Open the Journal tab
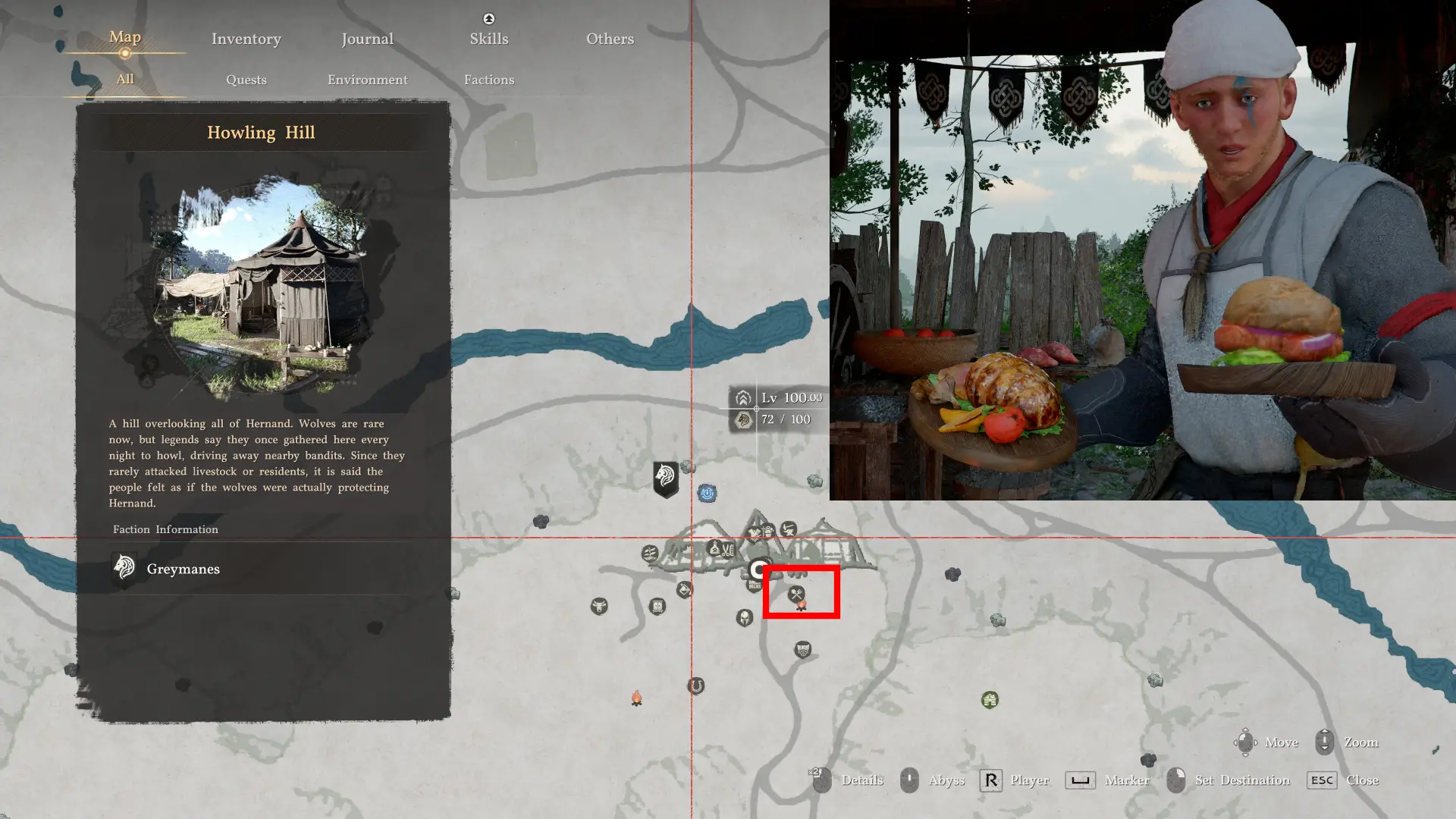Image resolution: width=1456 pixels, height=819 pixels. (367, 39)
